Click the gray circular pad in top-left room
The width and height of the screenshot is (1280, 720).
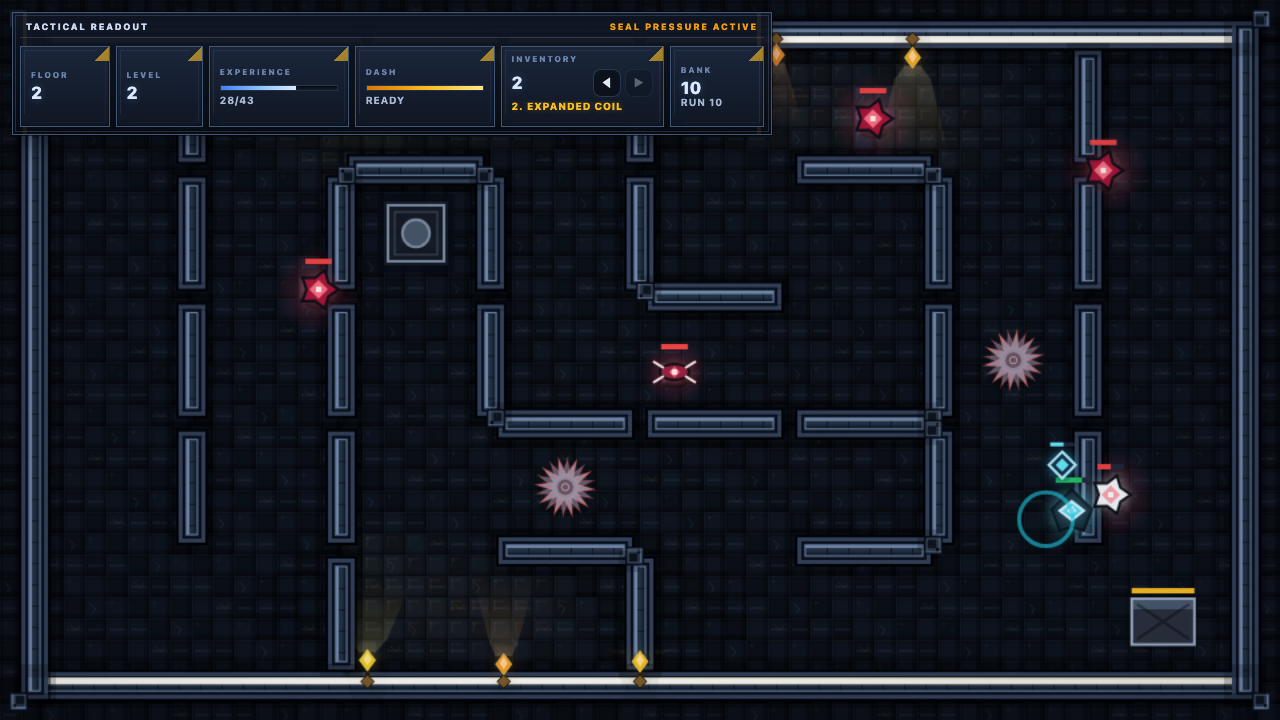click(415, 233)
